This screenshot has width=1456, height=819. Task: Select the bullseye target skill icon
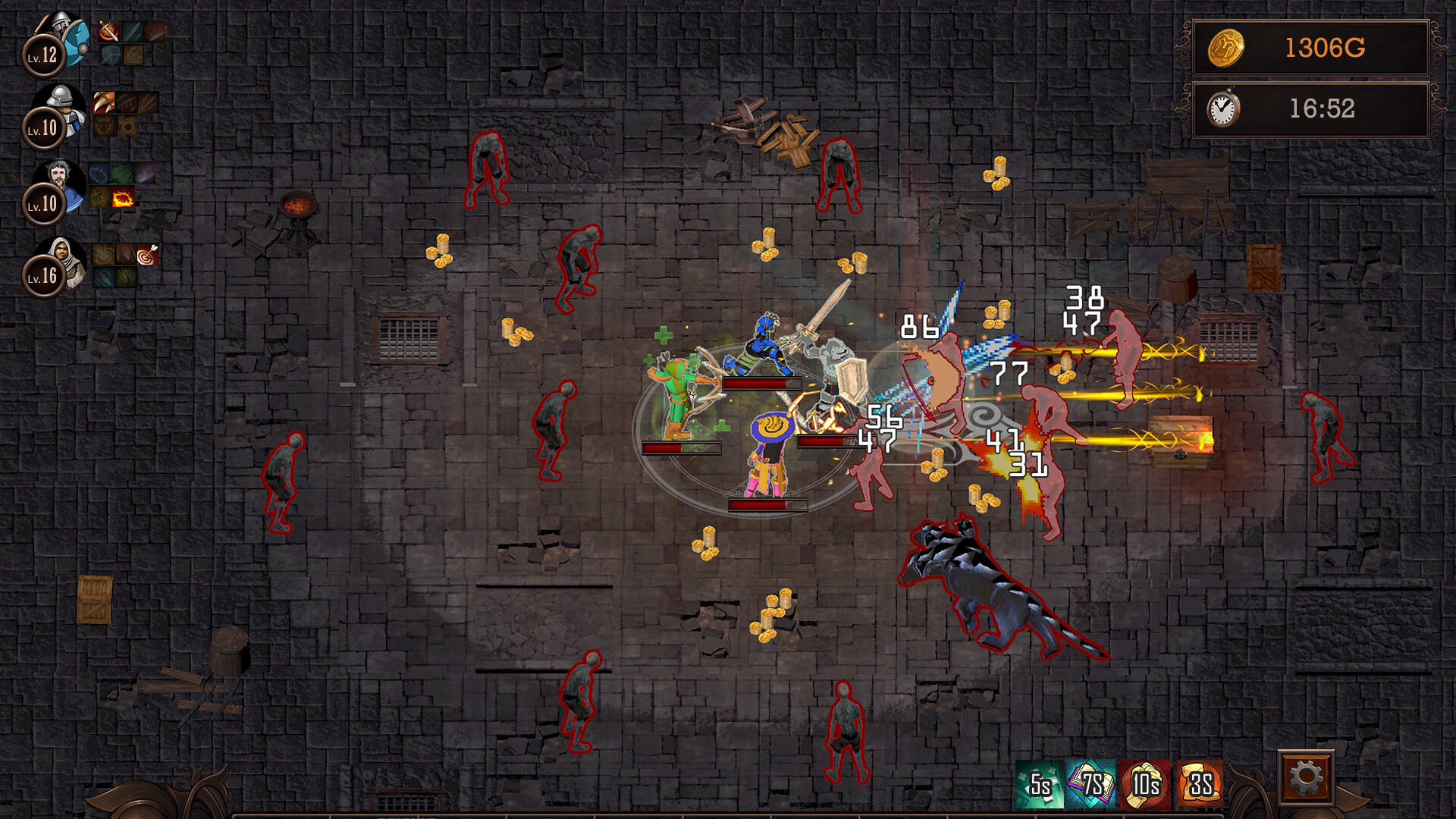(x=147, y=255)
